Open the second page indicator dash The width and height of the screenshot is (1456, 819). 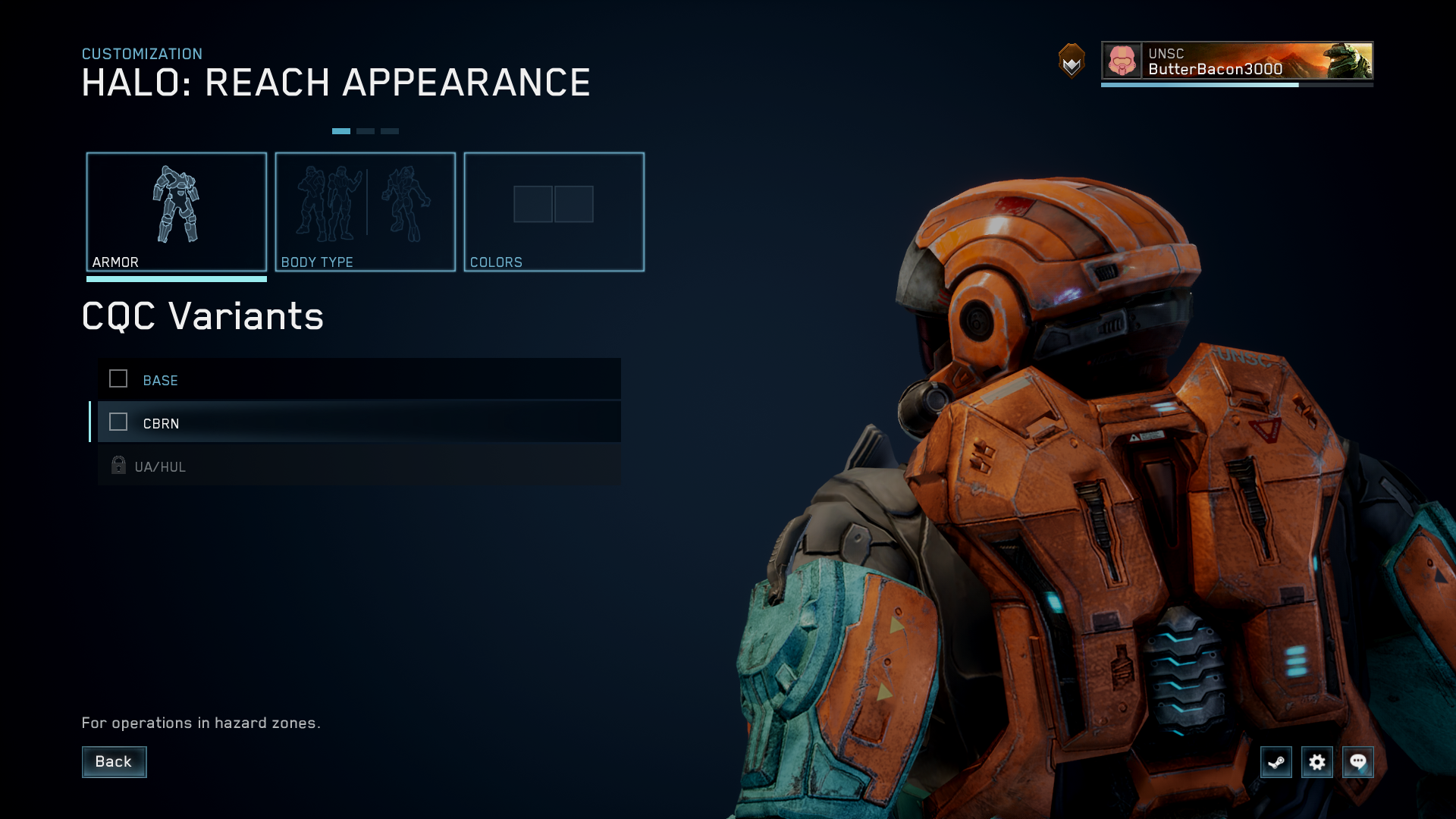click(x=366, y=130)
